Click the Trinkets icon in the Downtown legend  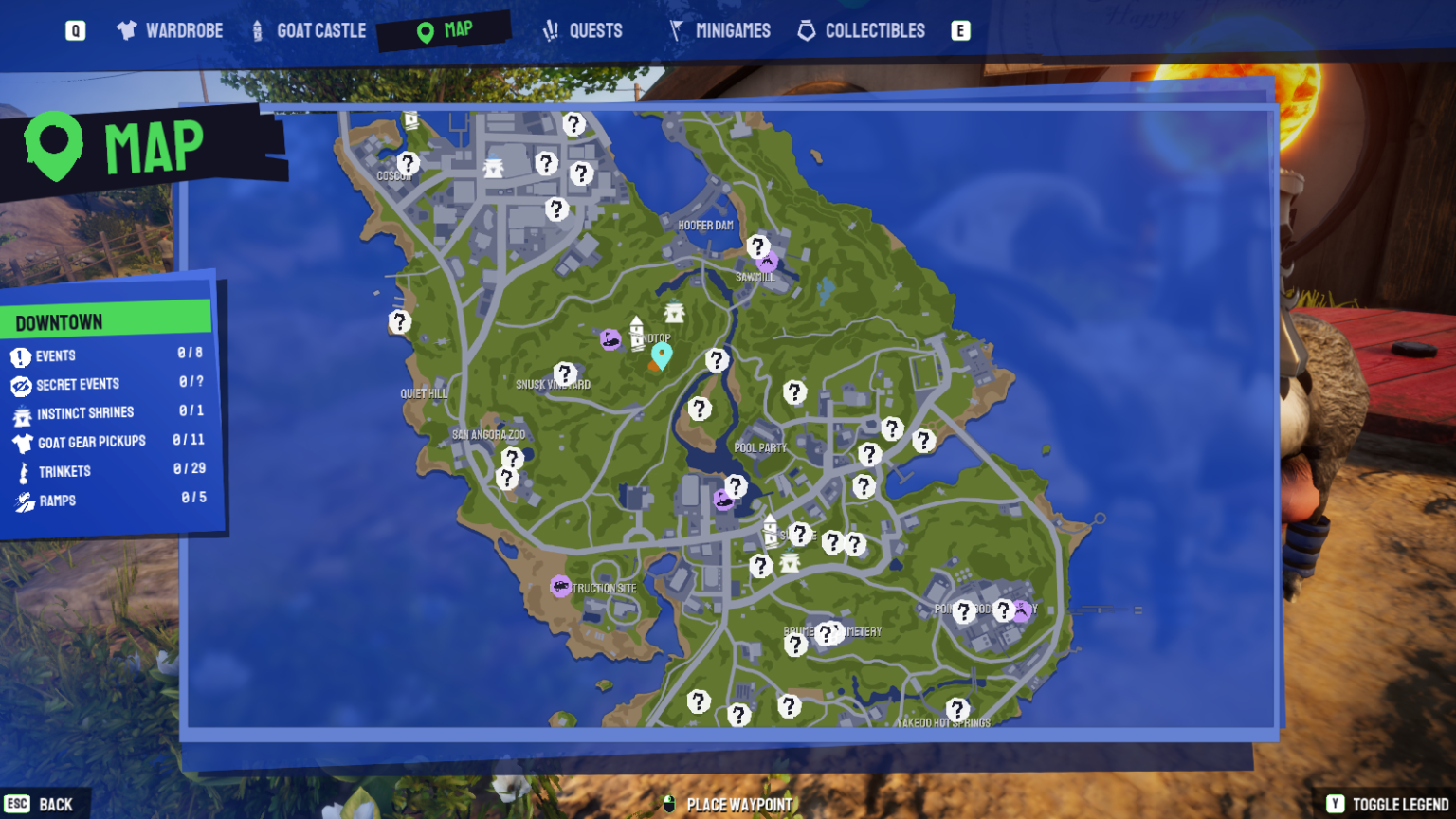pyautogui.click(x=21, y=470)
